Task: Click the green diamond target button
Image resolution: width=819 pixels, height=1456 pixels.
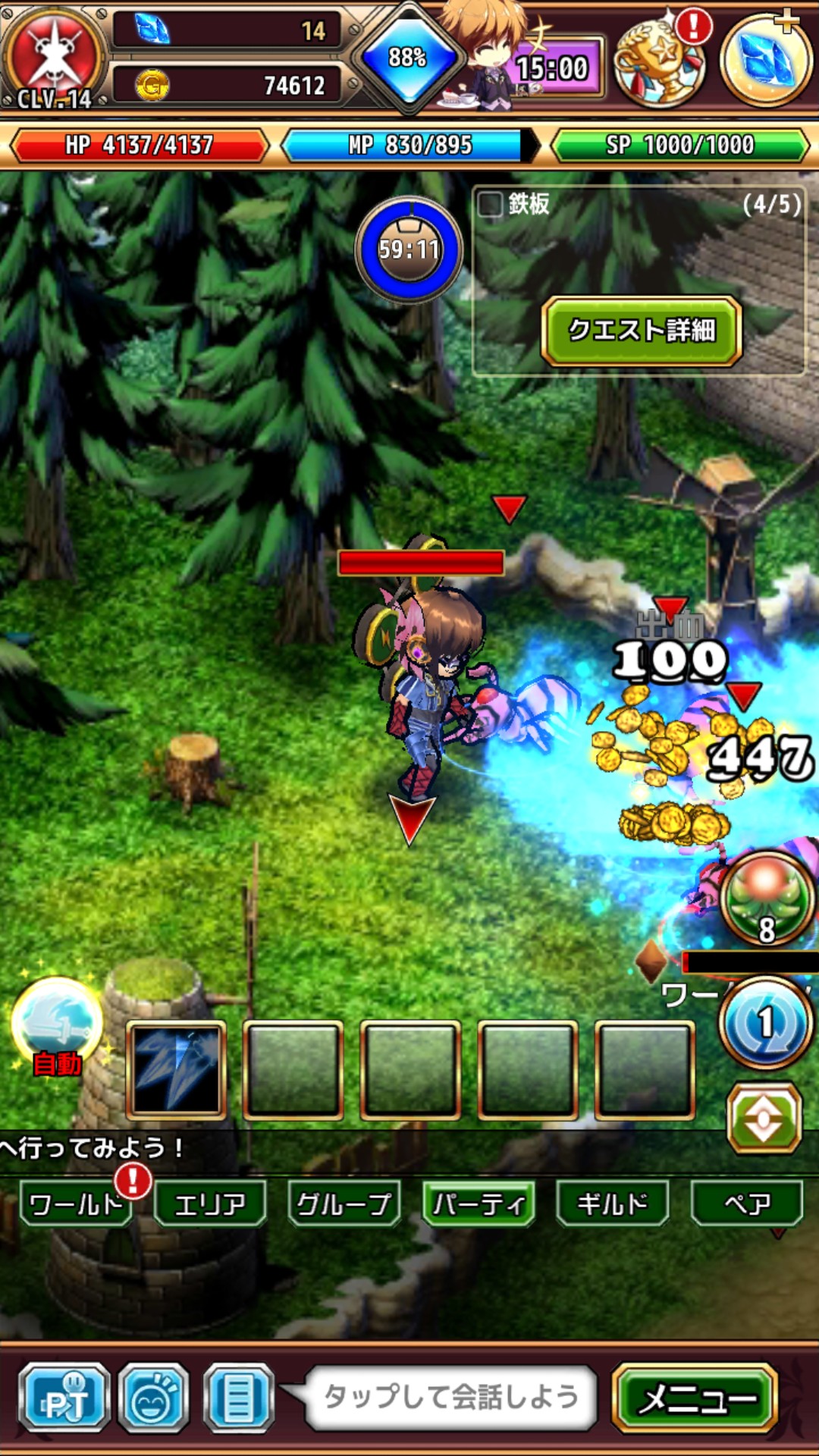Action: (764, 1118)
